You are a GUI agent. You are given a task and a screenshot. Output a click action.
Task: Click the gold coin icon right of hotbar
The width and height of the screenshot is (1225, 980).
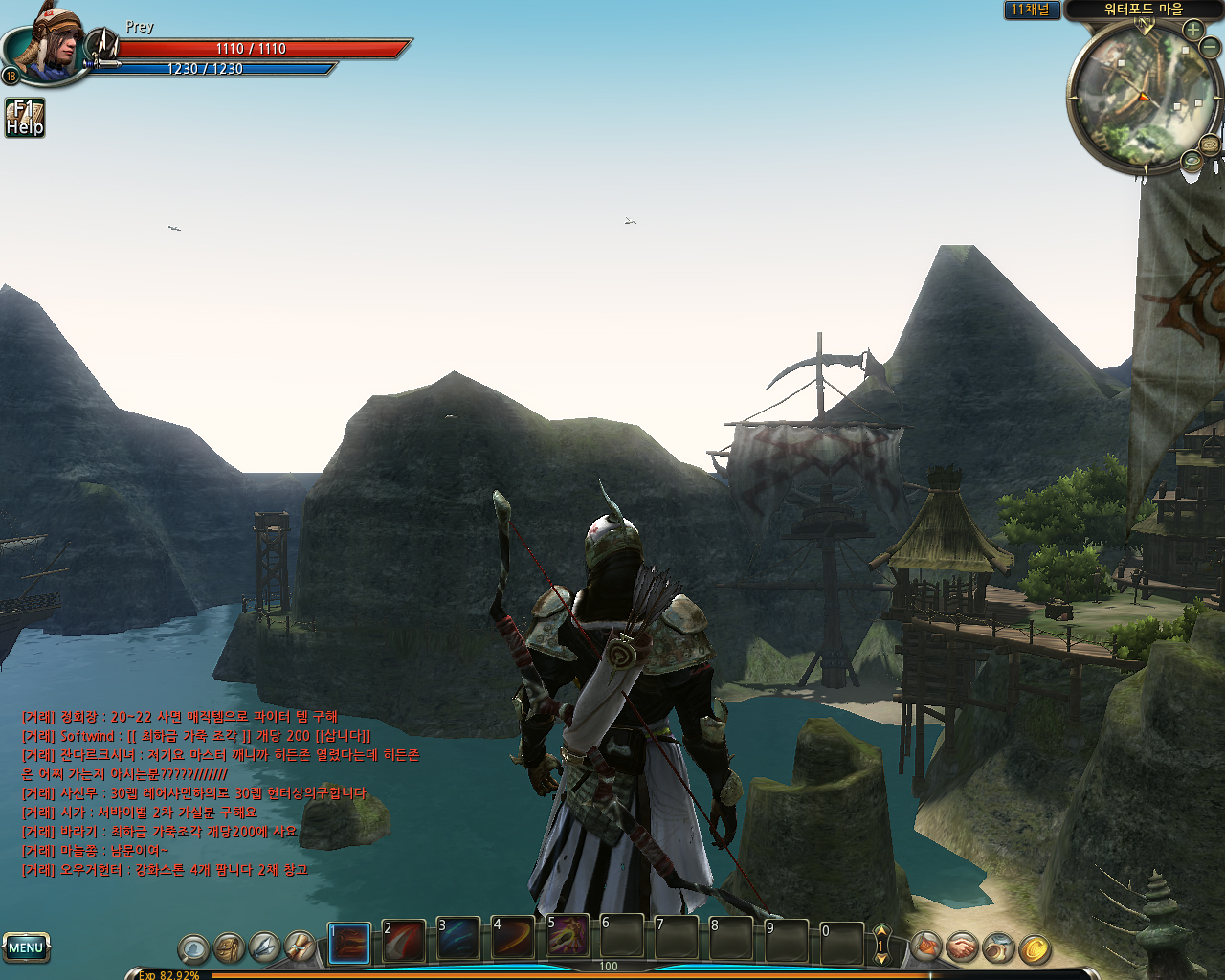[x=1035, y=949]
